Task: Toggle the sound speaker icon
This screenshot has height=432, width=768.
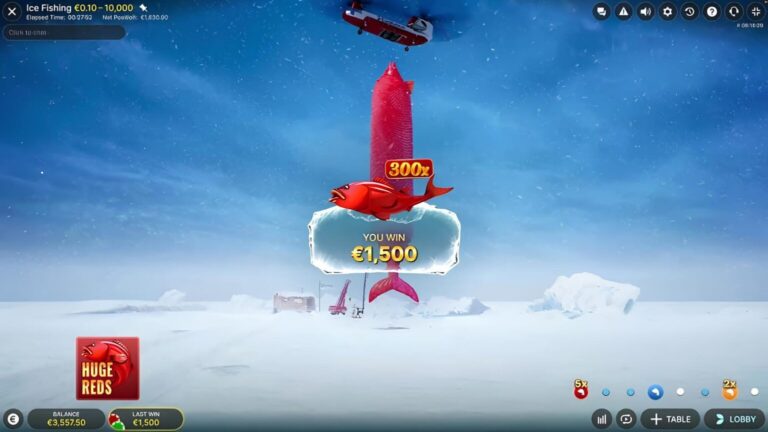Action: tap(646, 12)
